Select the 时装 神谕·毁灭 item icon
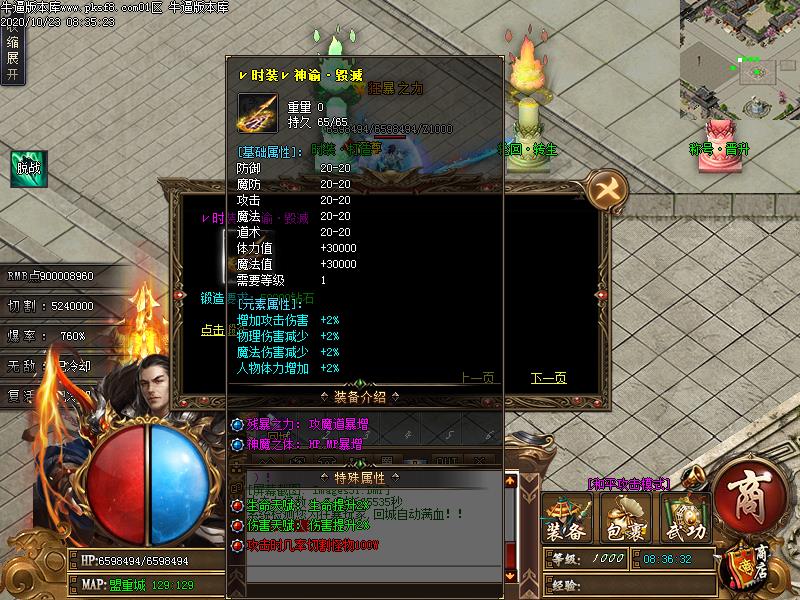The height and width of the screenshot is (600, 800). pos(257,113)
